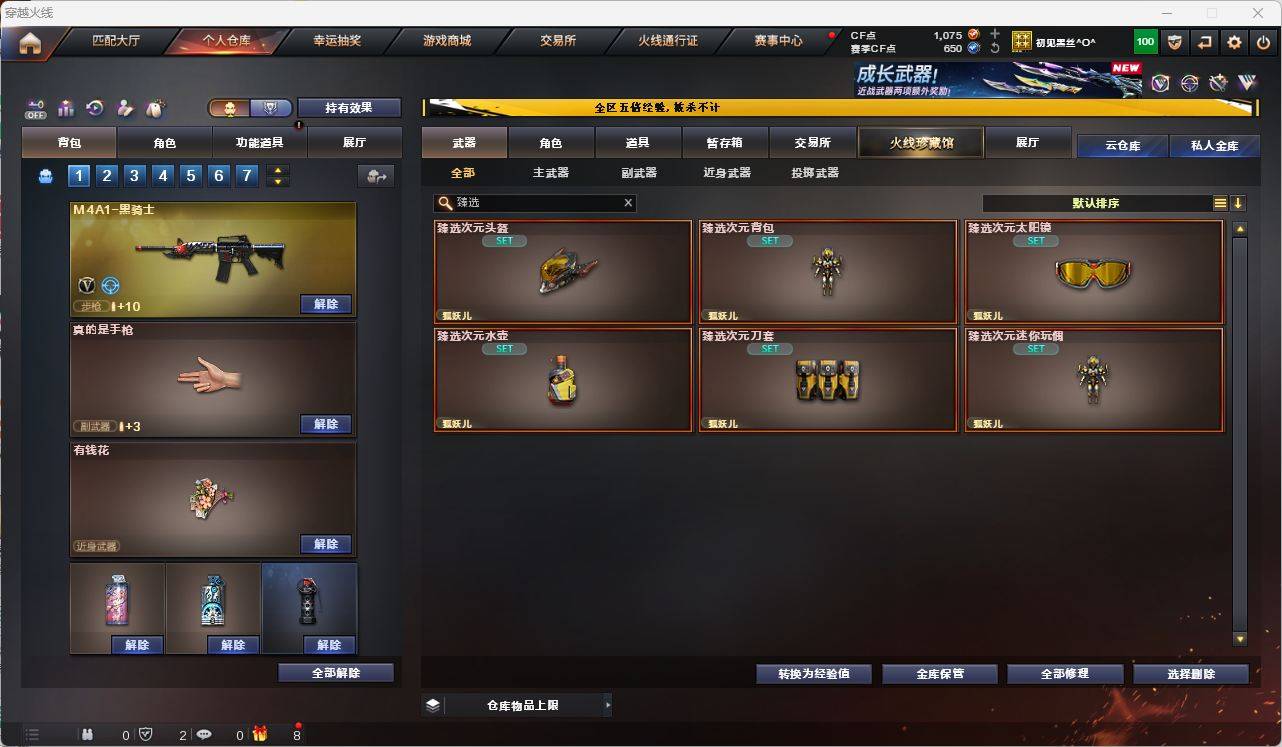Click the friends icon in bottom status bar
Viewport: 1282px width, 747px height.
(x=88, y=734)
